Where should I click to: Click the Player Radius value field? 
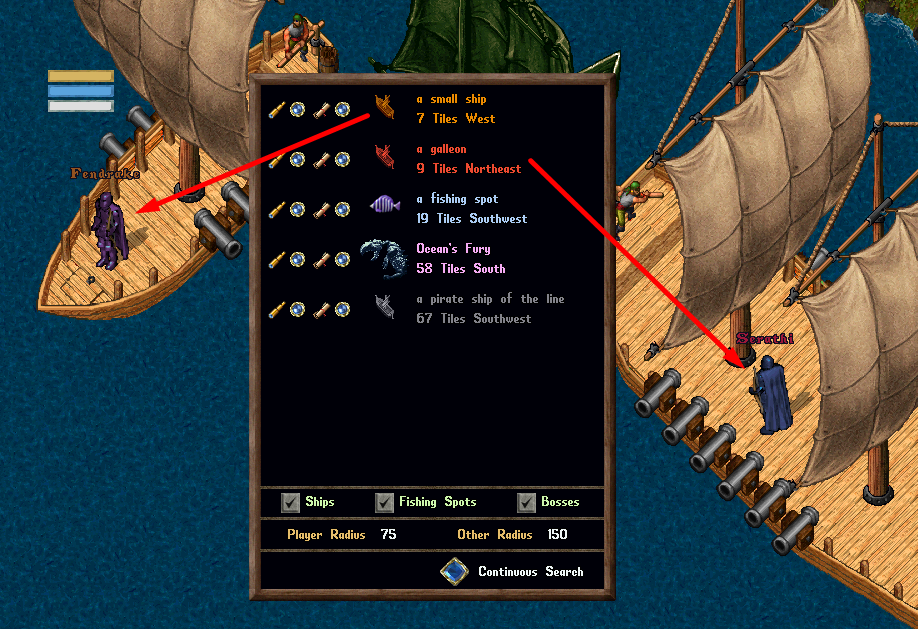(x=388, y=535)
